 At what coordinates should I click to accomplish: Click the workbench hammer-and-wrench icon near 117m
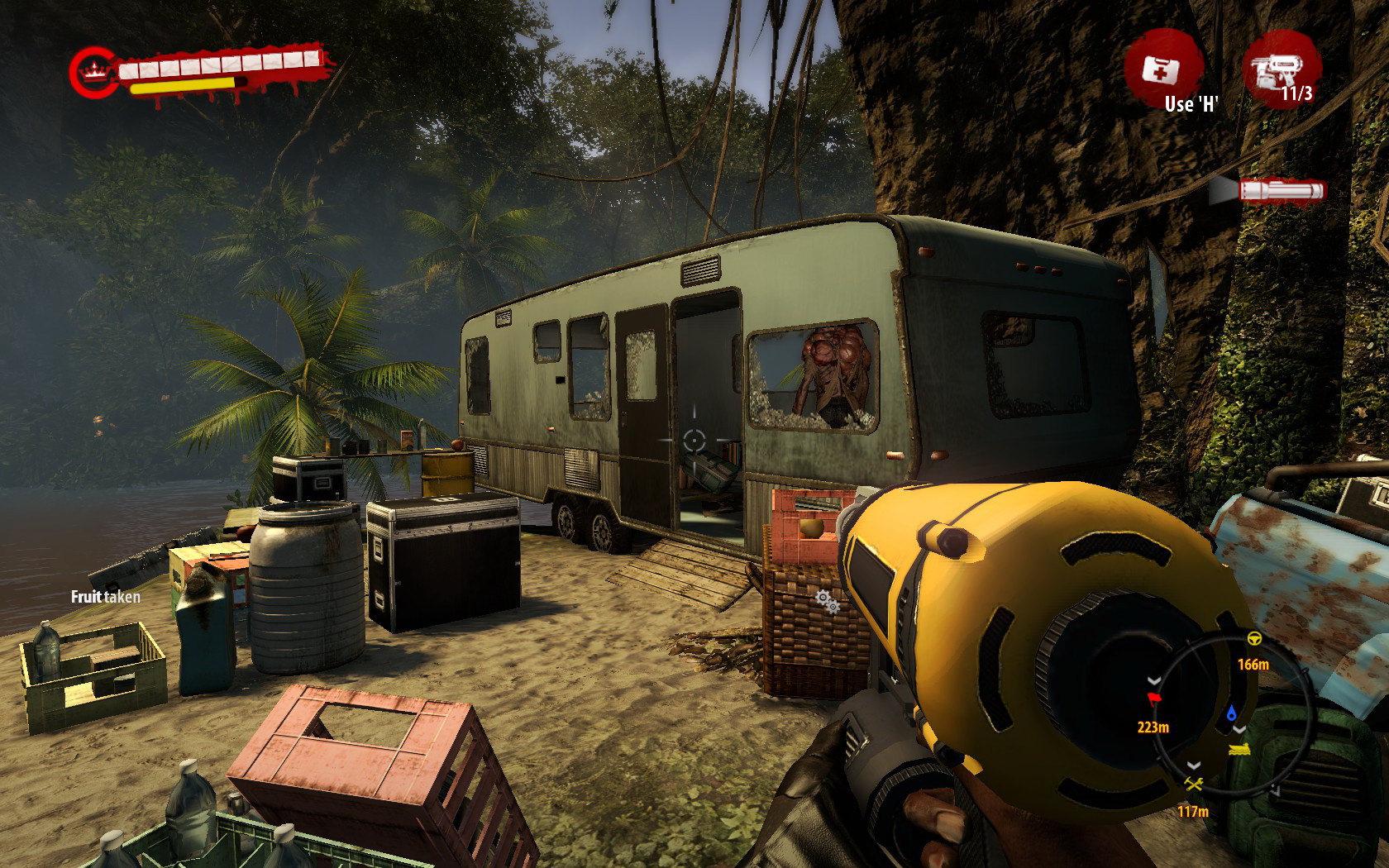coord(1193,784)
